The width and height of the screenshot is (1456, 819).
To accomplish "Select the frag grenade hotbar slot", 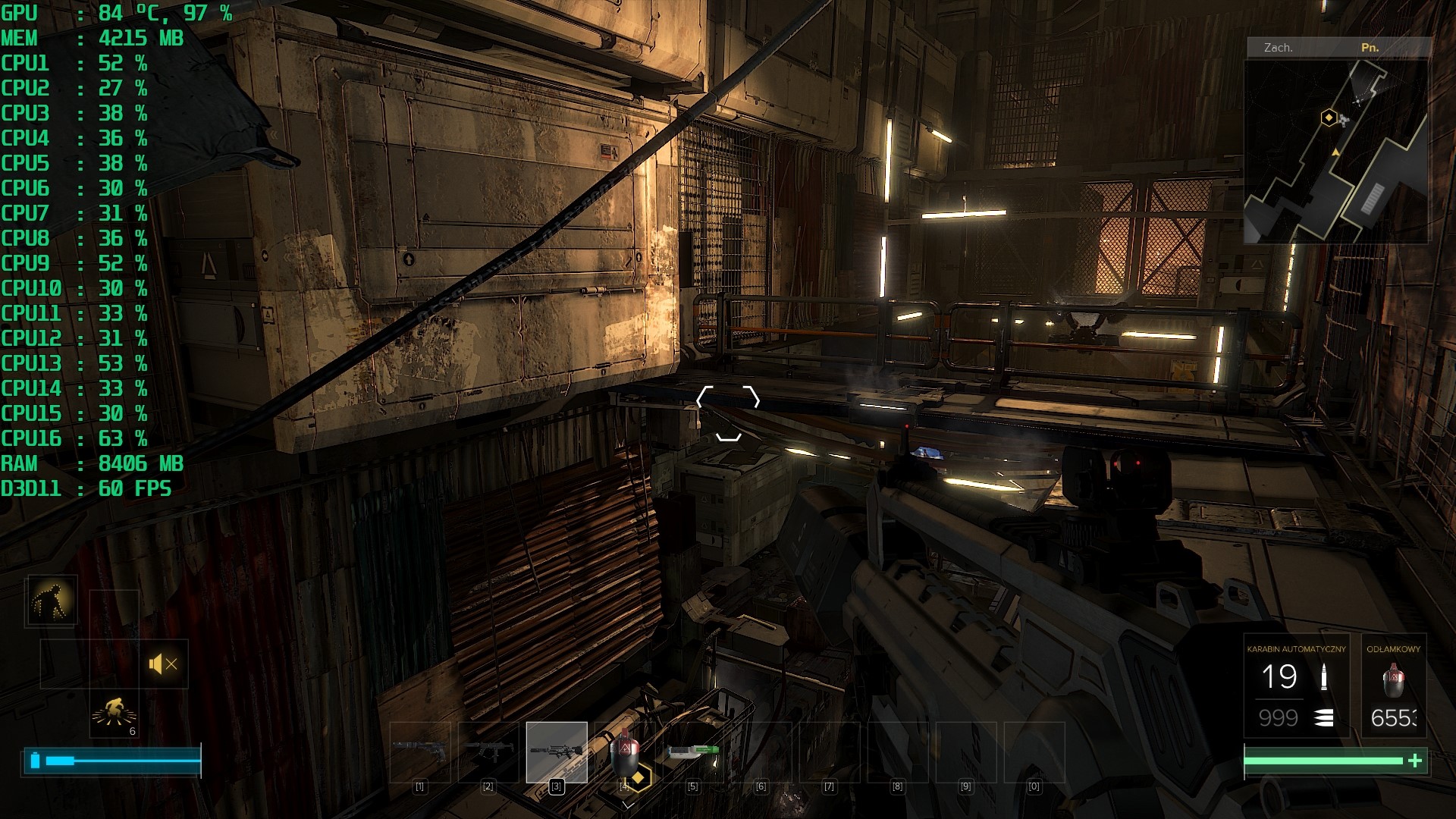I will pyautogui.click(x=624, y=752).
